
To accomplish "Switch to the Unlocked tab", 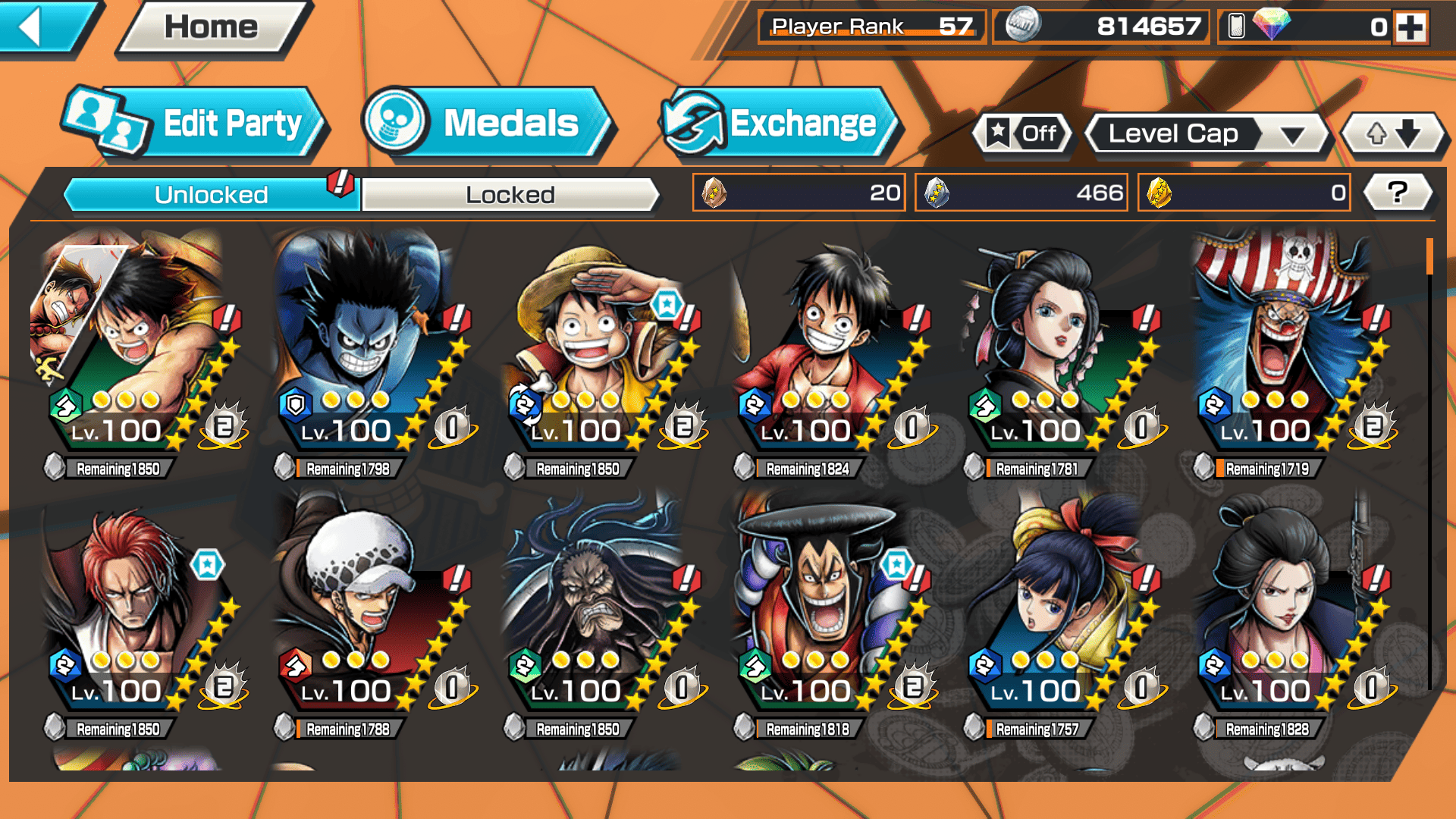I will coord(211,195).
